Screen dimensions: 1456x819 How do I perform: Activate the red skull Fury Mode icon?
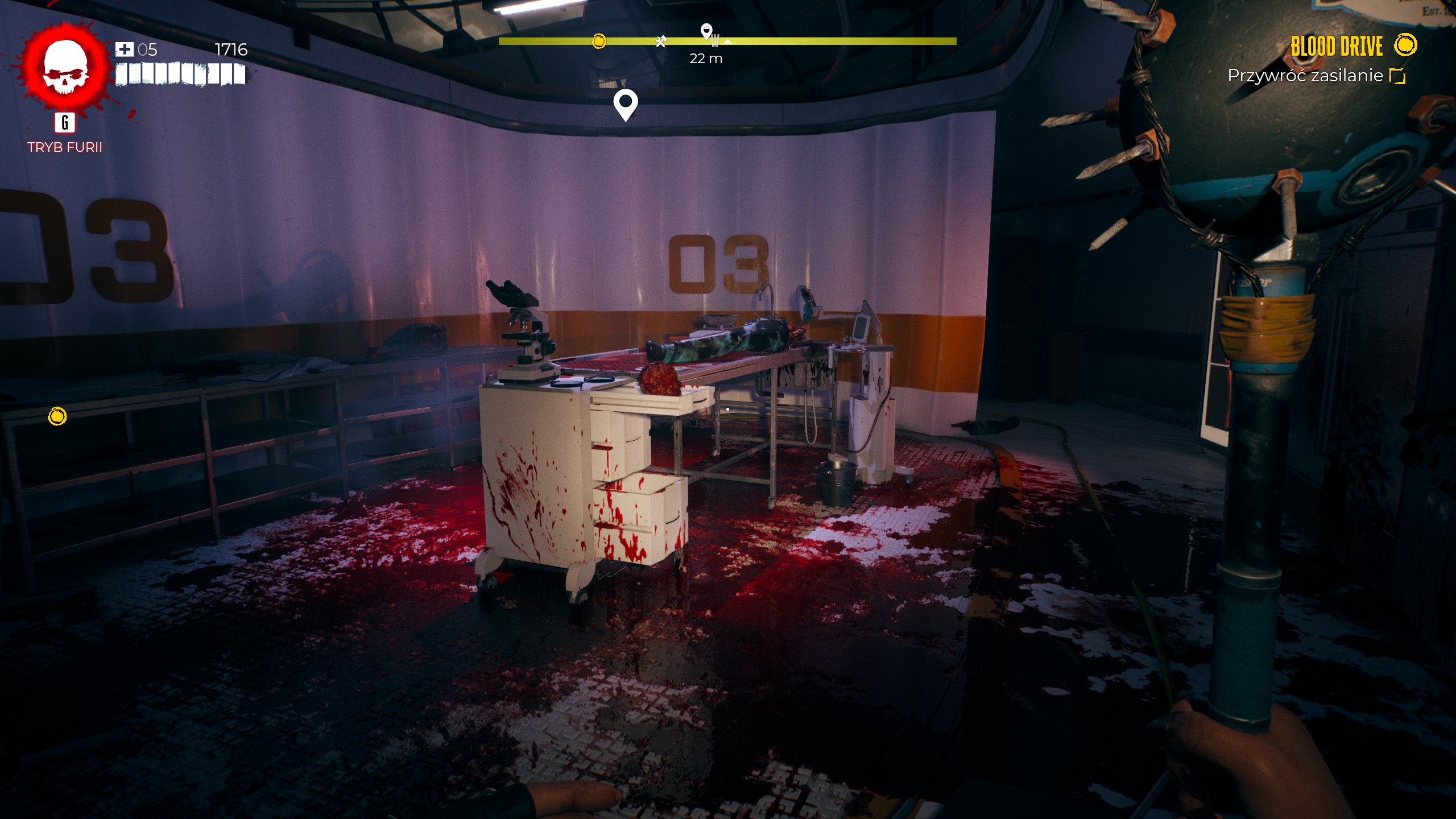tap(65, 68)
